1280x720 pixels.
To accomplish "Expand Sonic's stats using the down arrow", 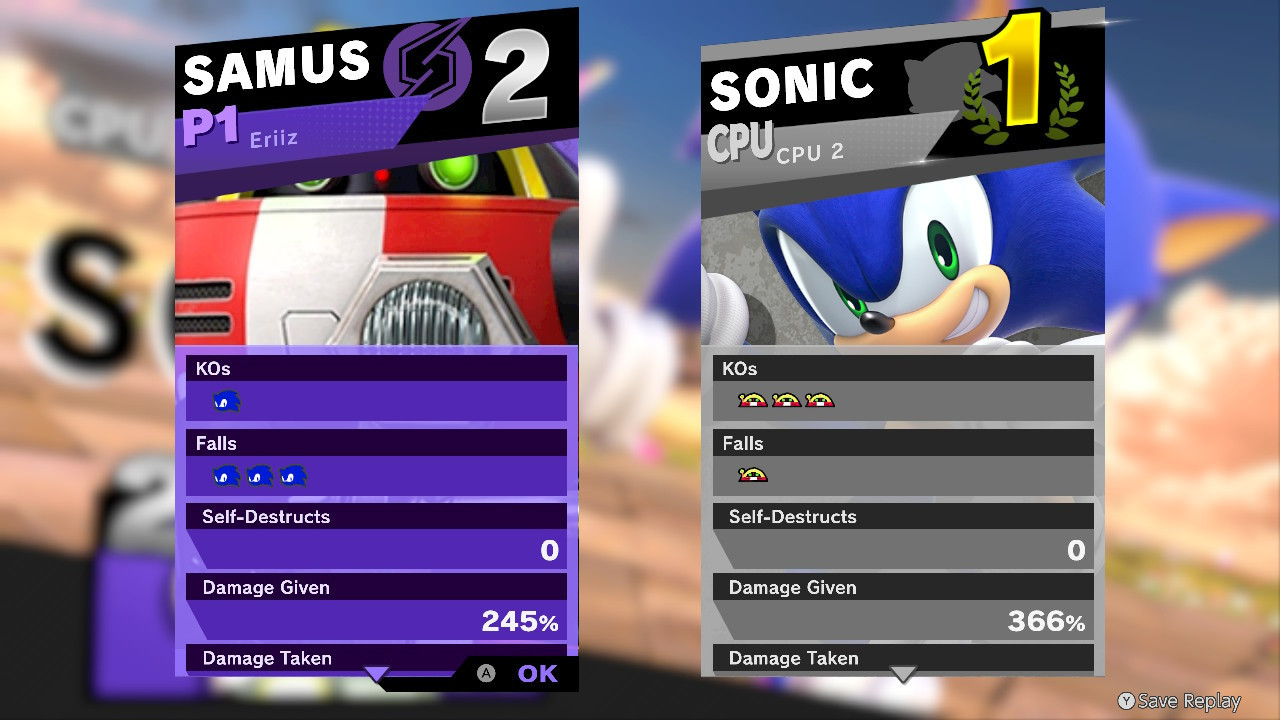I will (903, 671).
